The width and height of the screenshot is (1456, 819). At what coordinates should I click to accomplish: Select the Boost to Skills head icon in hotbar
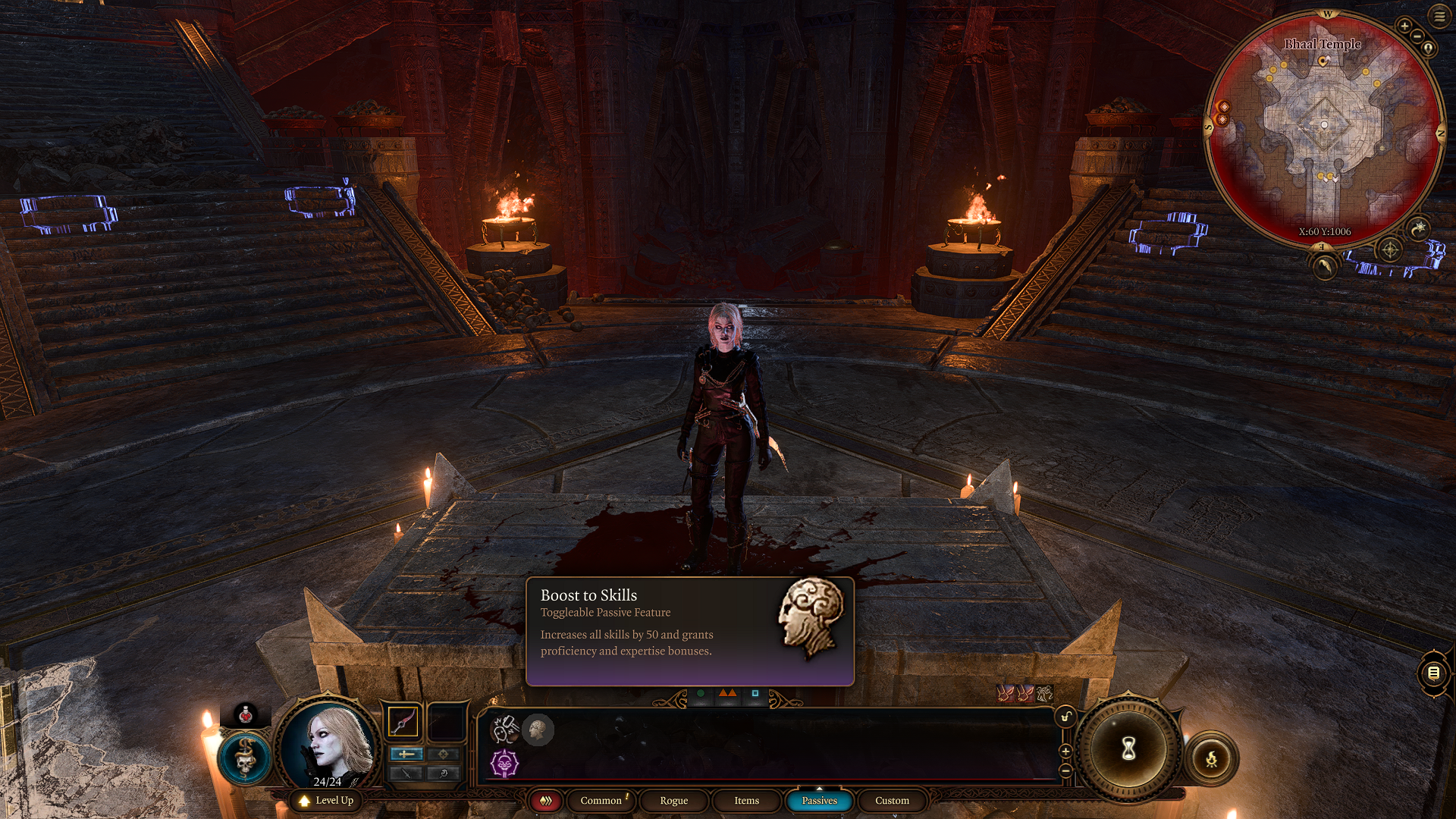[538, 730]
